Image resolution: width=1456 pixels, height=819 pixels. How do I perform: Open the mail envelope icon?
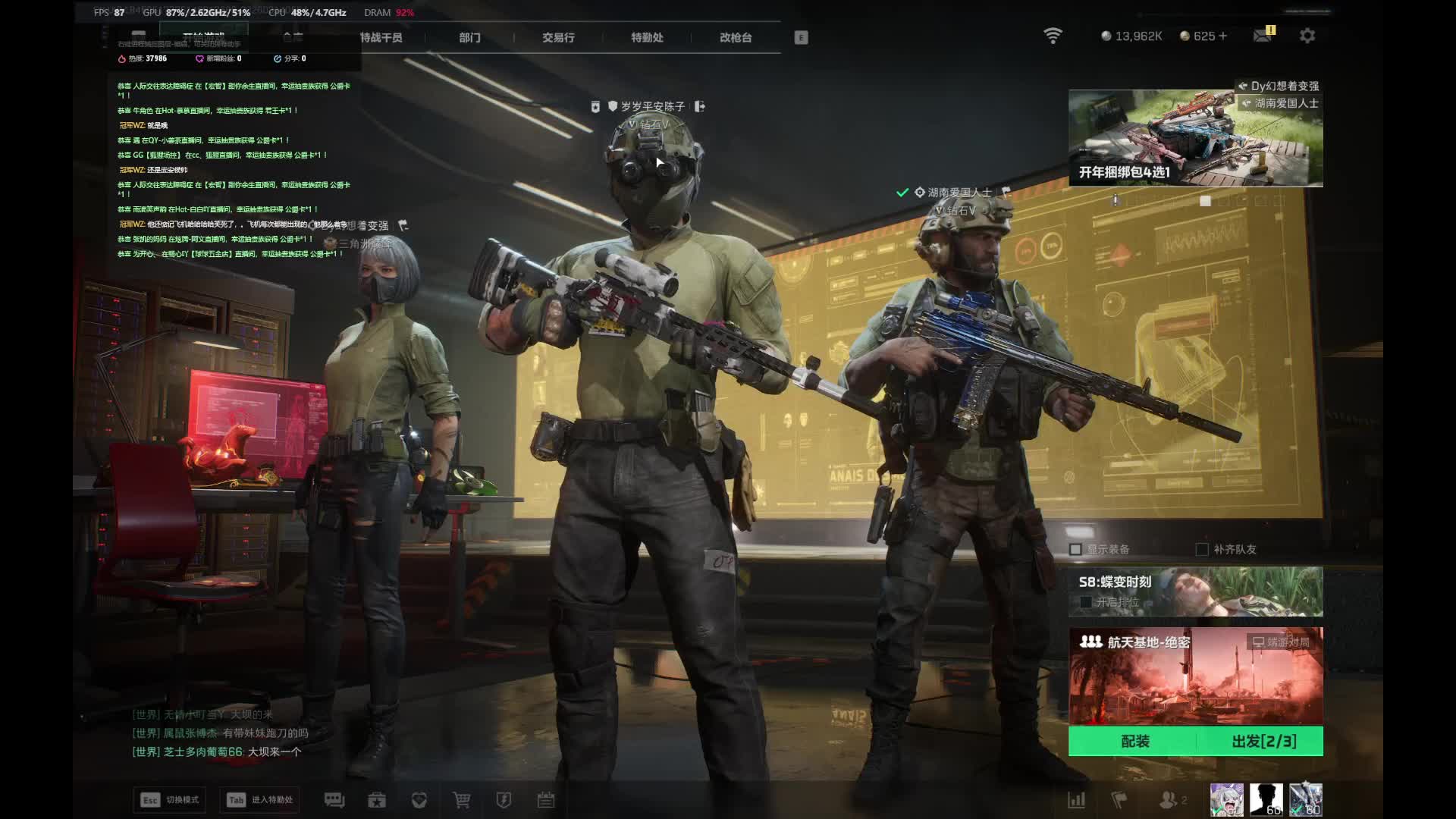(1263, 36)
